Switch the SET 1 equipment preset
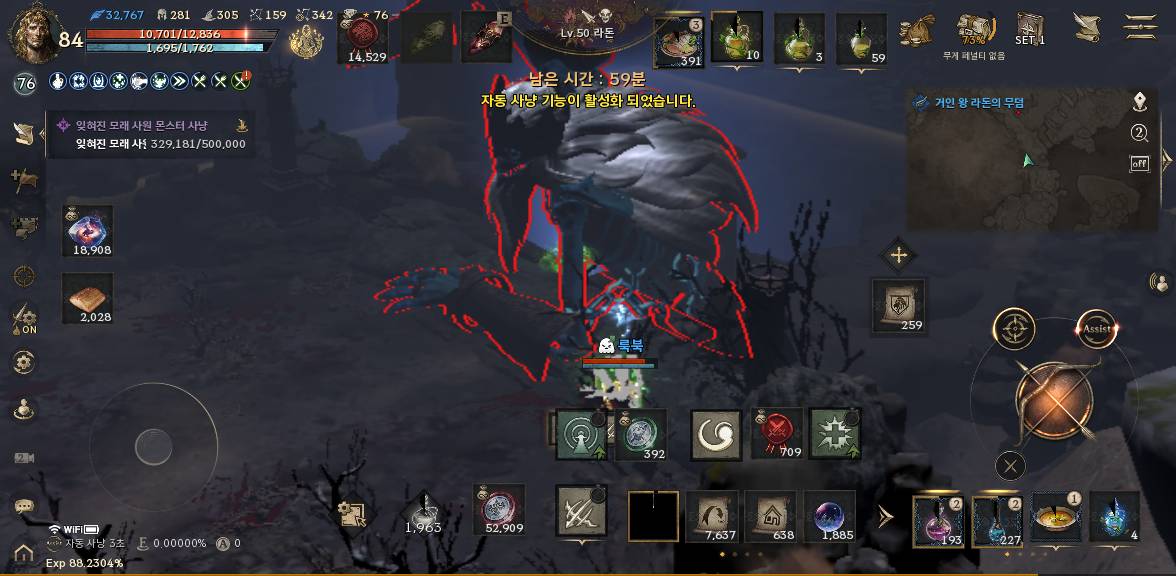This screenshot has width=1176, height=576. coord(1029,28)
